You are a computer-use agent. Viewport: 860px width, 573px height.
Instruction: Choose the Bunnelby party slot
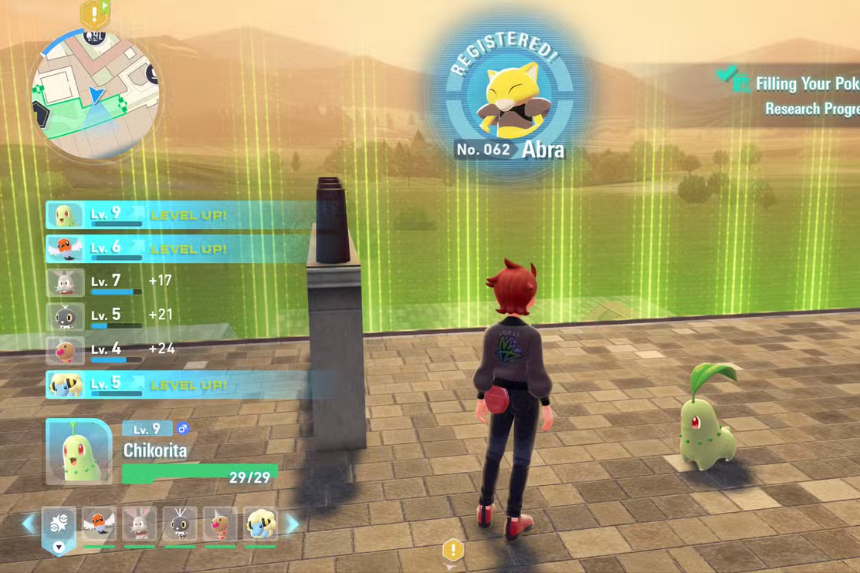[x=139, y=524]
